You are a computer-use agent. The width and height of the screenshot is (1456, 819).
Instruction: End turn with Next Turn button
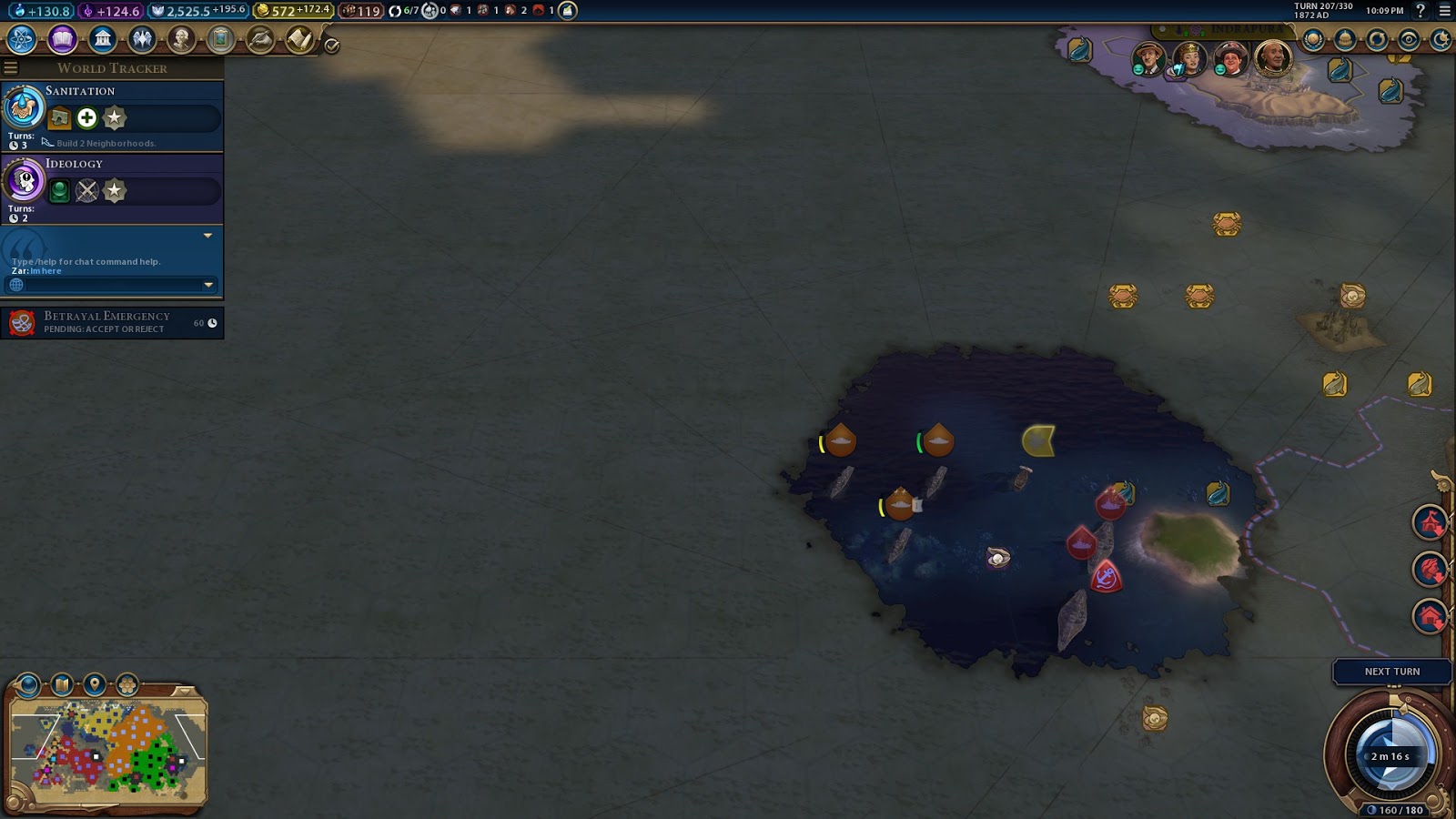click(x=1391, y=672)
